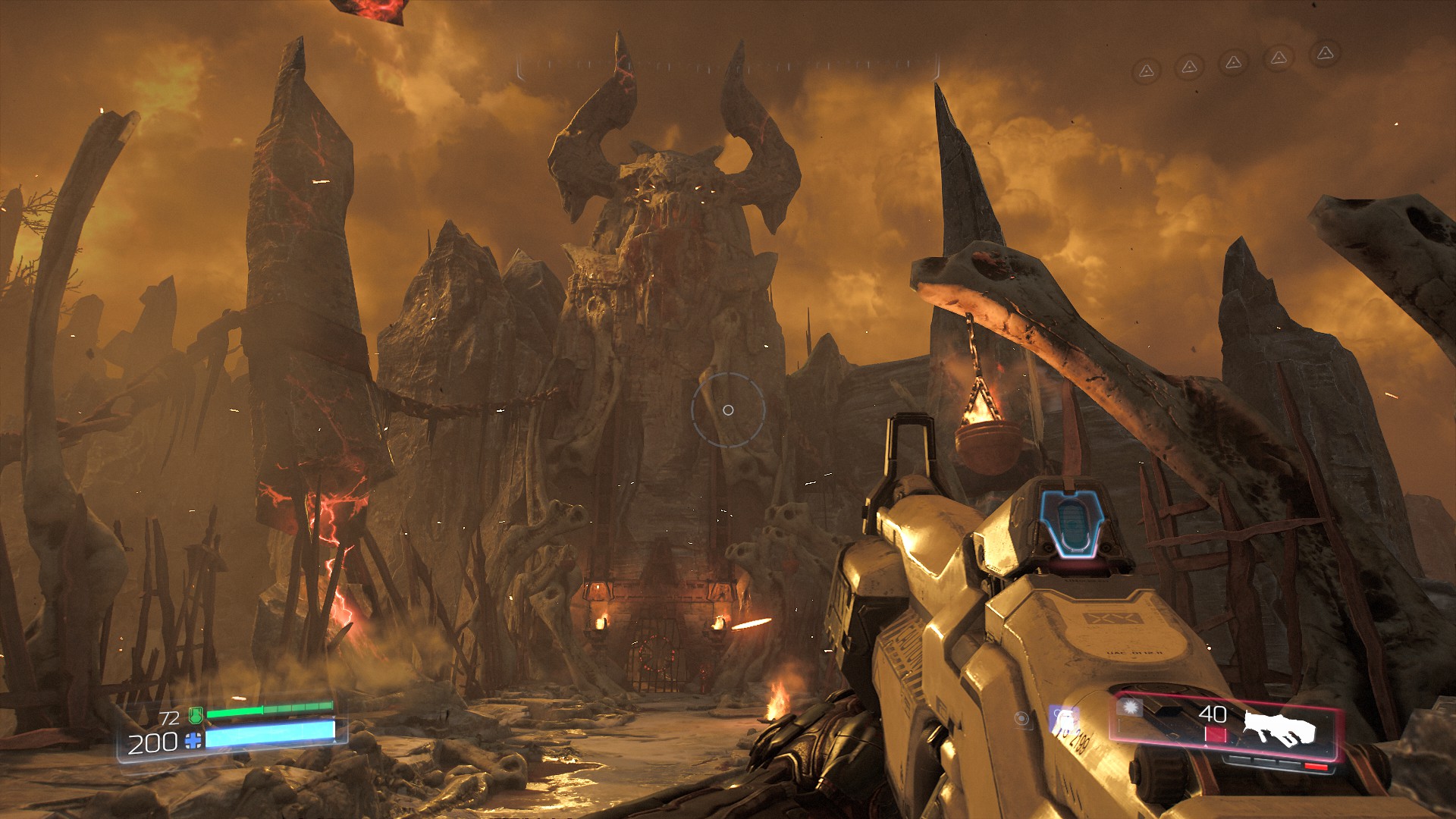1456x819 pixels.
Task: Activate the purple equipment item icon
Action: pos(1063,719)
